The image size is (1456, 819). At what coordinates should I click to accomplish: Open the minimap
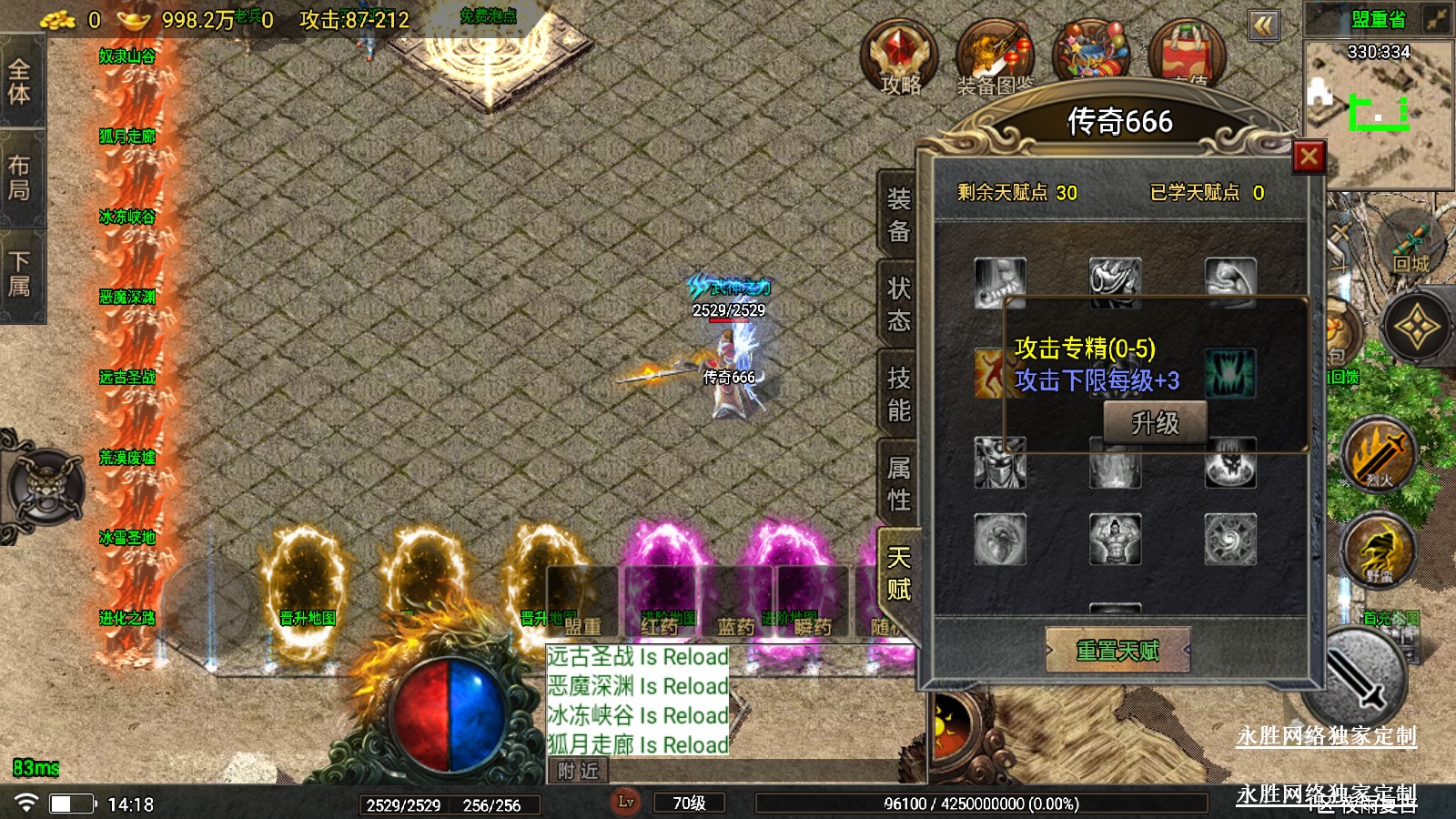click(x=1378, y=109)
